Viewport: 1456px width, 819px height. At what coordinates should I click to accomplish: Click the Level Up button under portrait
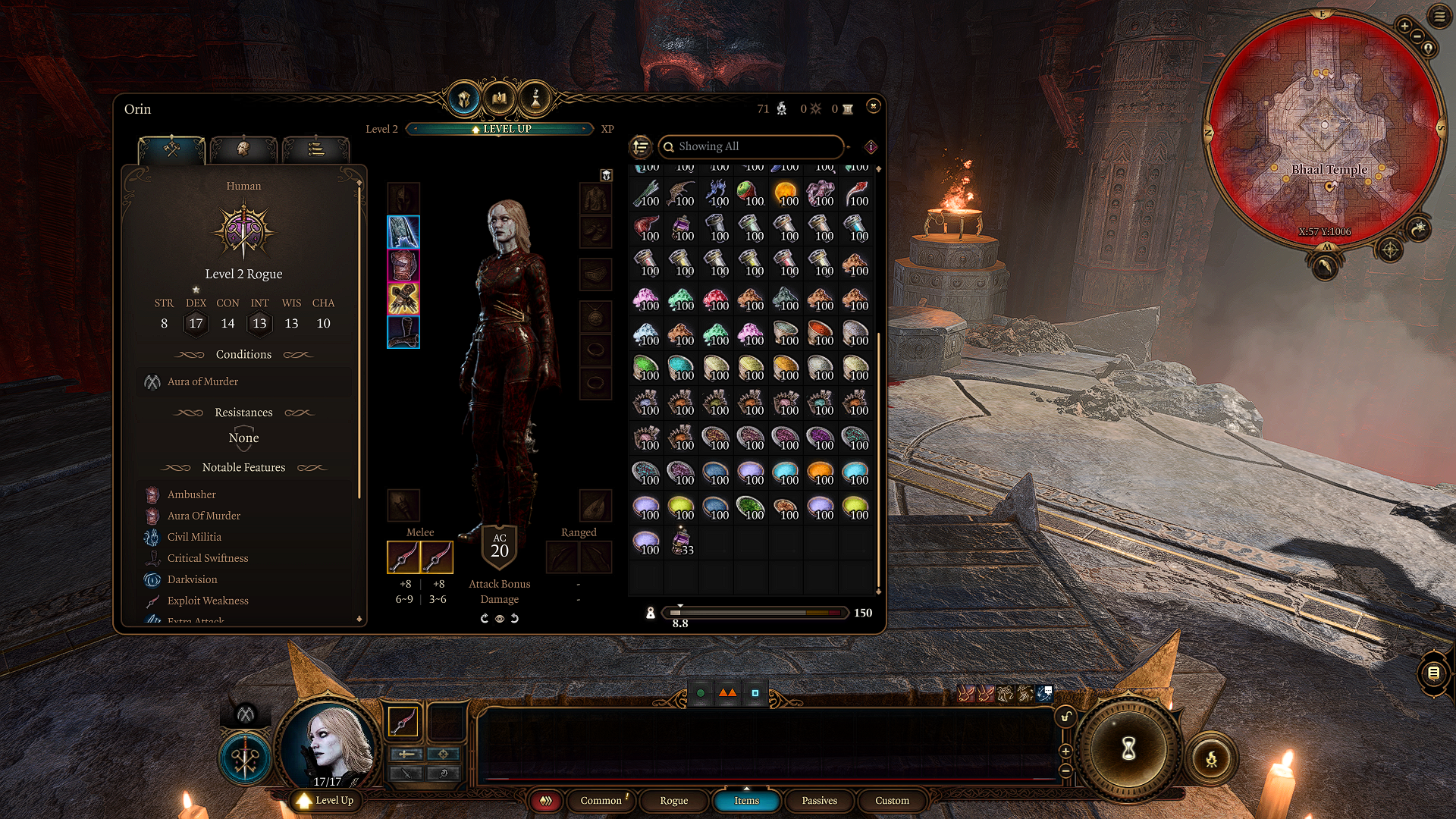pos(326,801)
